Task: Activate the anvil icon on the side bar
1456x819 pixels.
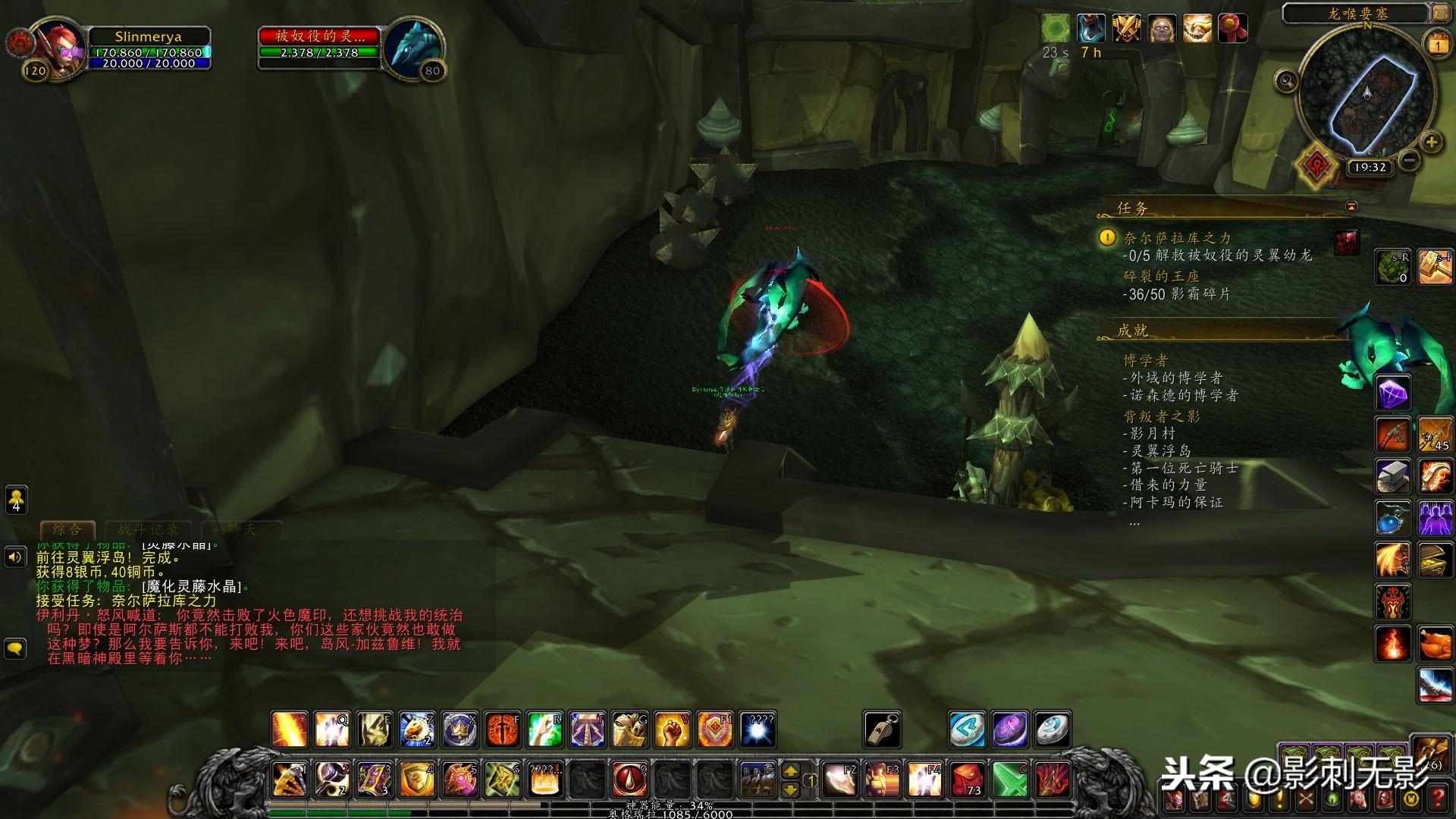Action: [x=1392, y=476]
